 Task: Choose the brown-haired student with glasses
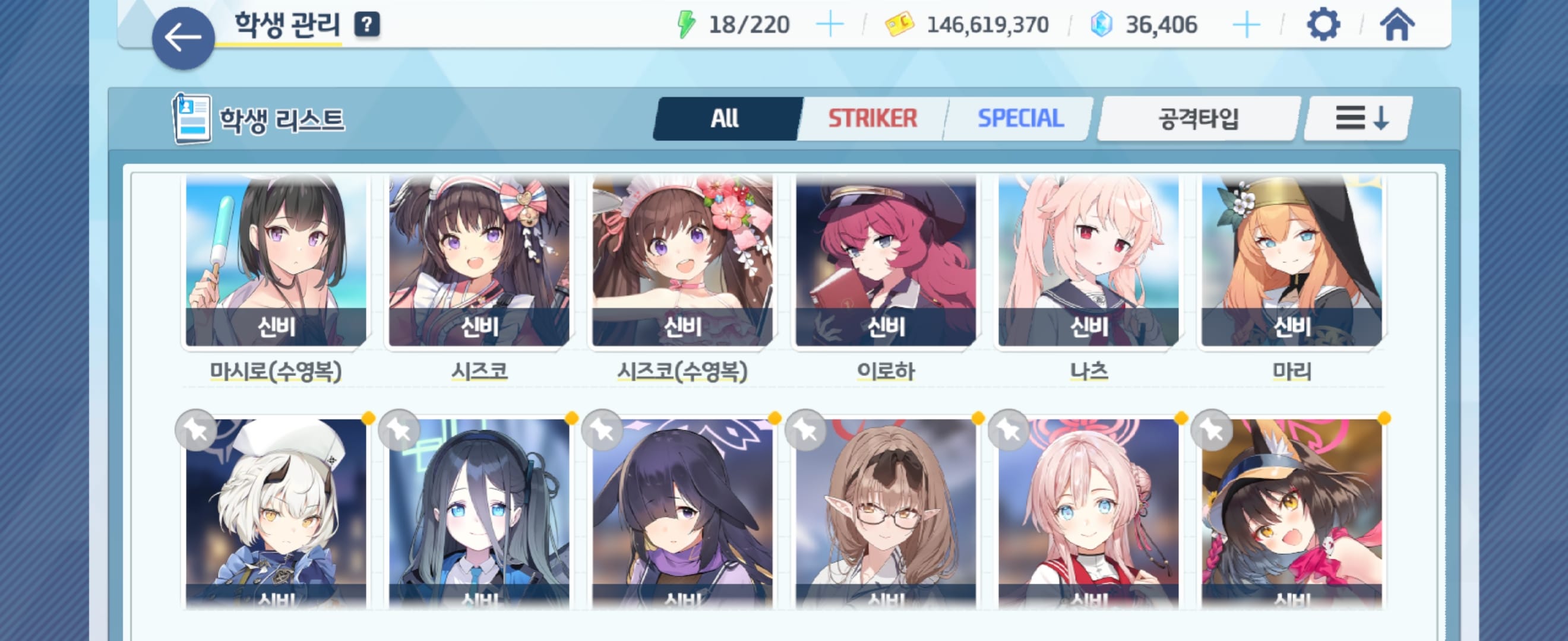(886, 514)
